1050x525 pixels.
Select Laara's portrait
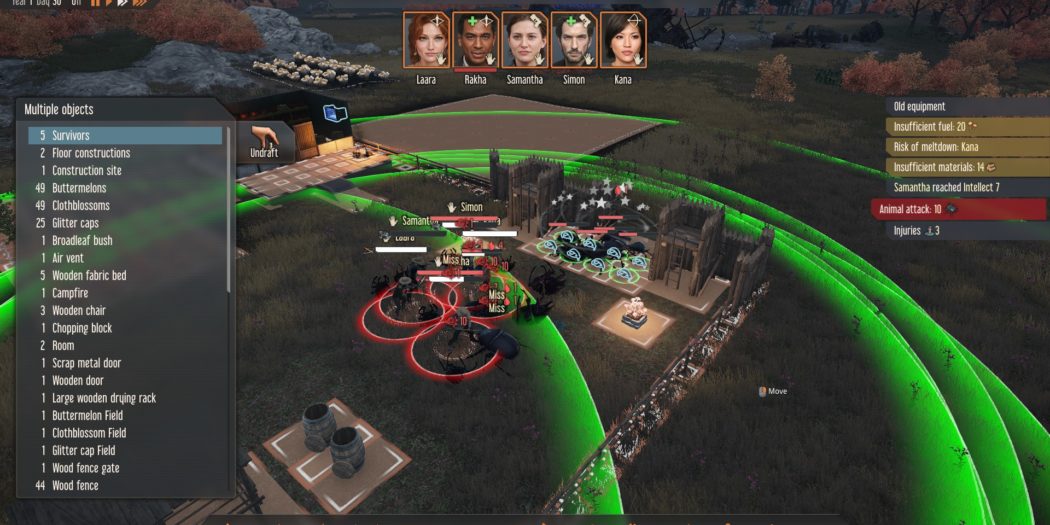tap(426, 40)
